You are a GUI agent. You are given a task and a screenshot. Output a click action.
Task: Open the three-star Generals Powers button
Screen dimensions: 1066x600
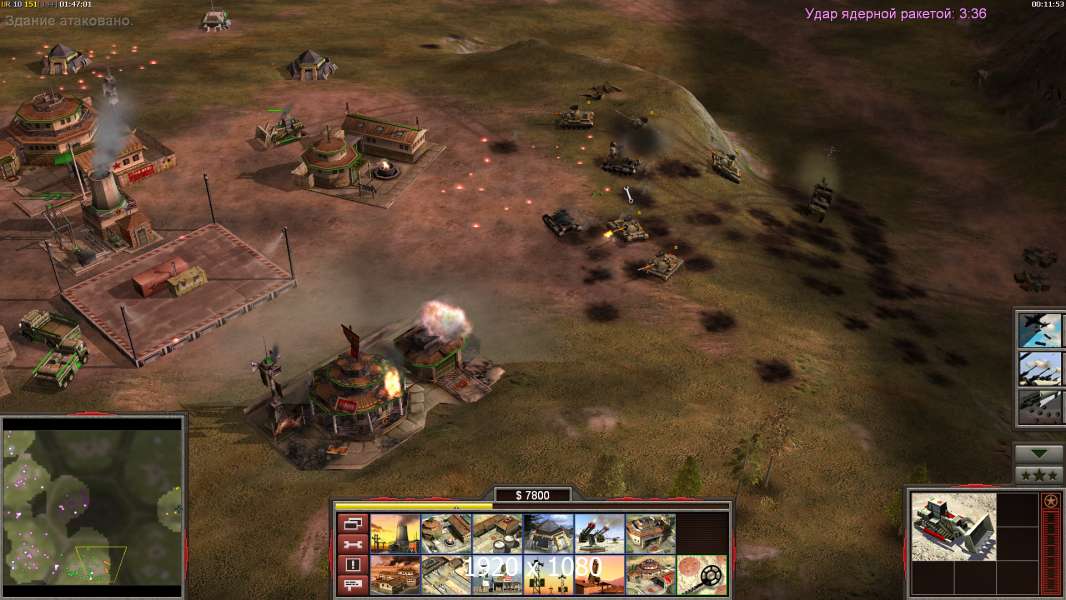[x=1039, y=475]
